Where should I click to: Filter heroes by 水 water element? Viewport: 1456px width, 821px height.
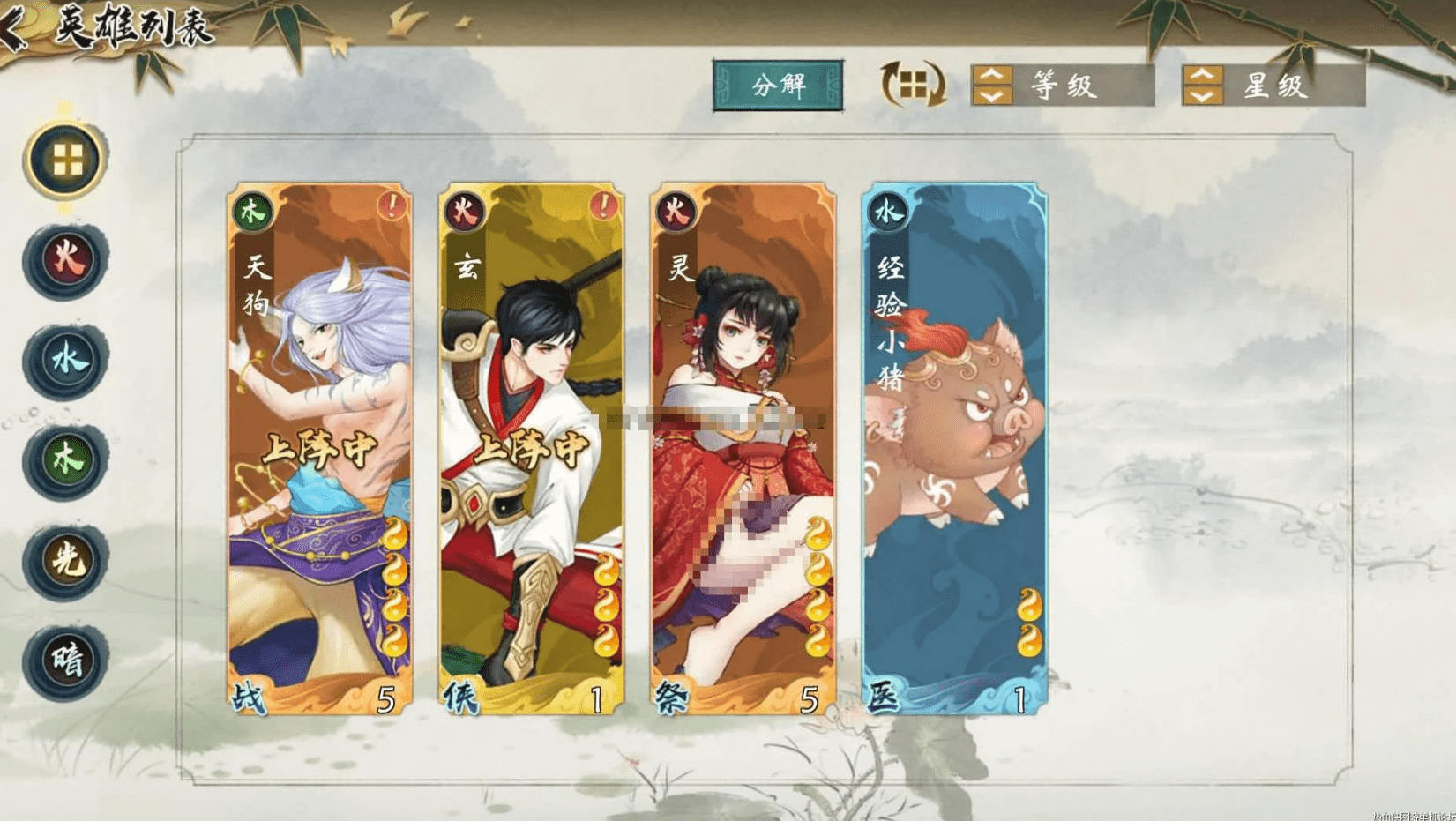click(x=66, y=360)
